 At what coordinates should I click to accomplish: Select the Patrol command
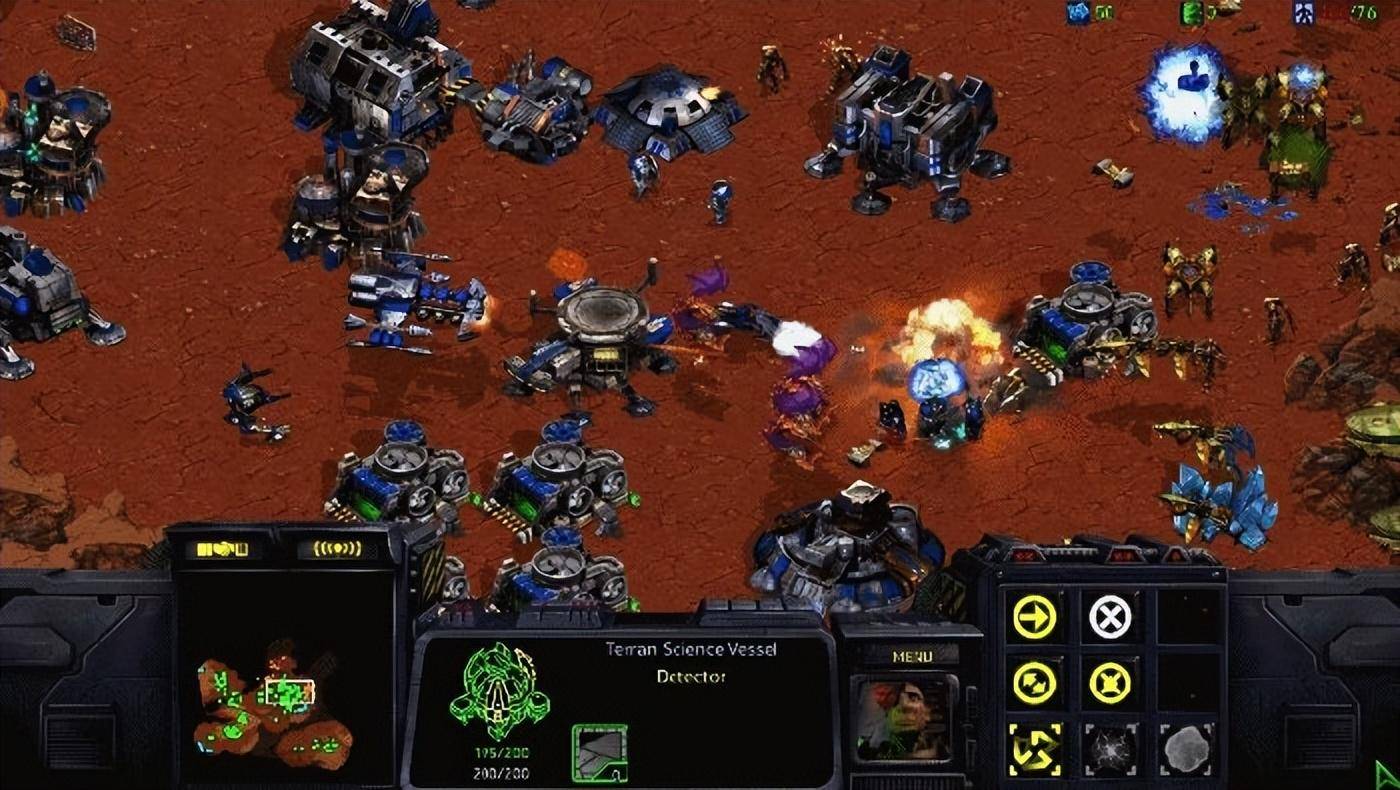click(1034, 683)
